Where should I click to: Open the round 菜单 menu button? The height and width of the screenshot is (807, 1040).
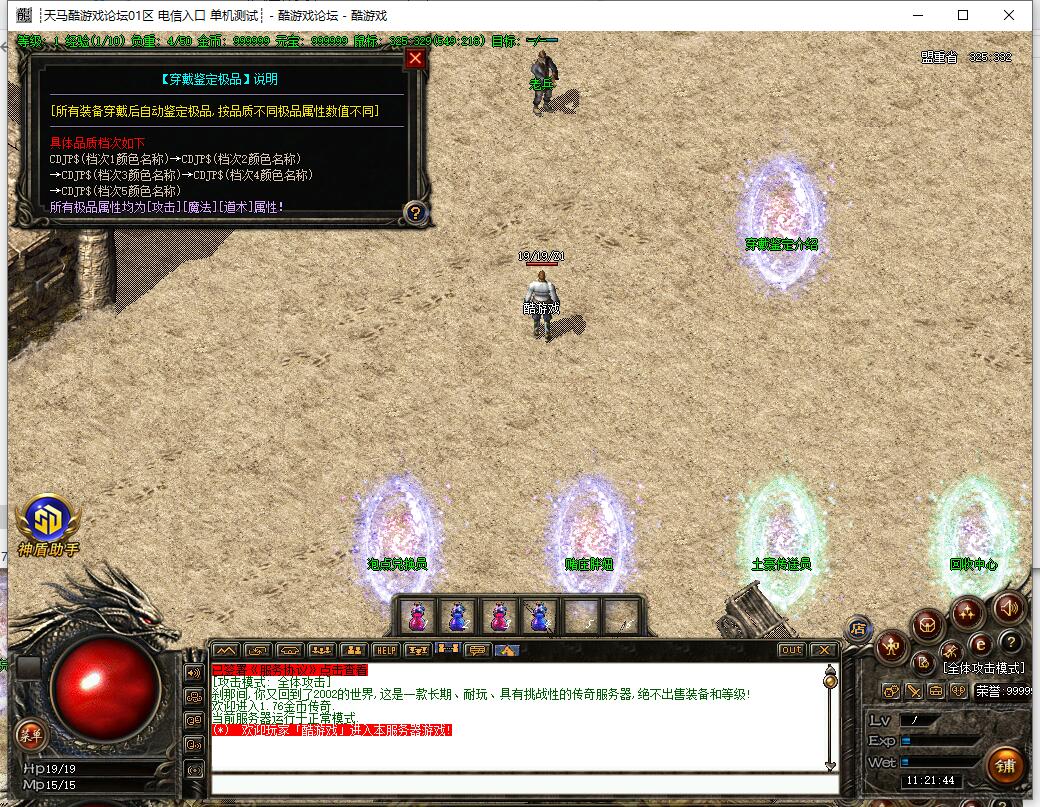[30, 736]
